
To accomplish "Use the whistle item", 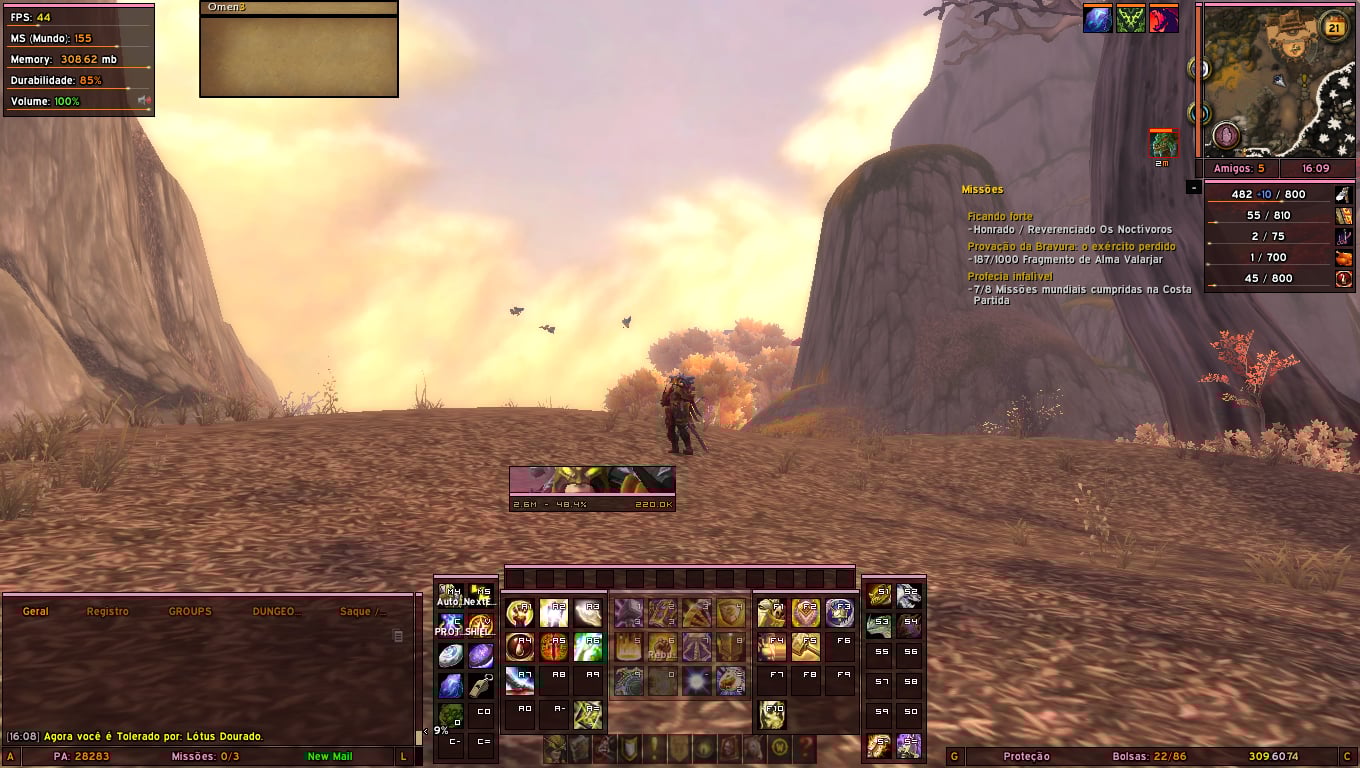I will 481,686.
